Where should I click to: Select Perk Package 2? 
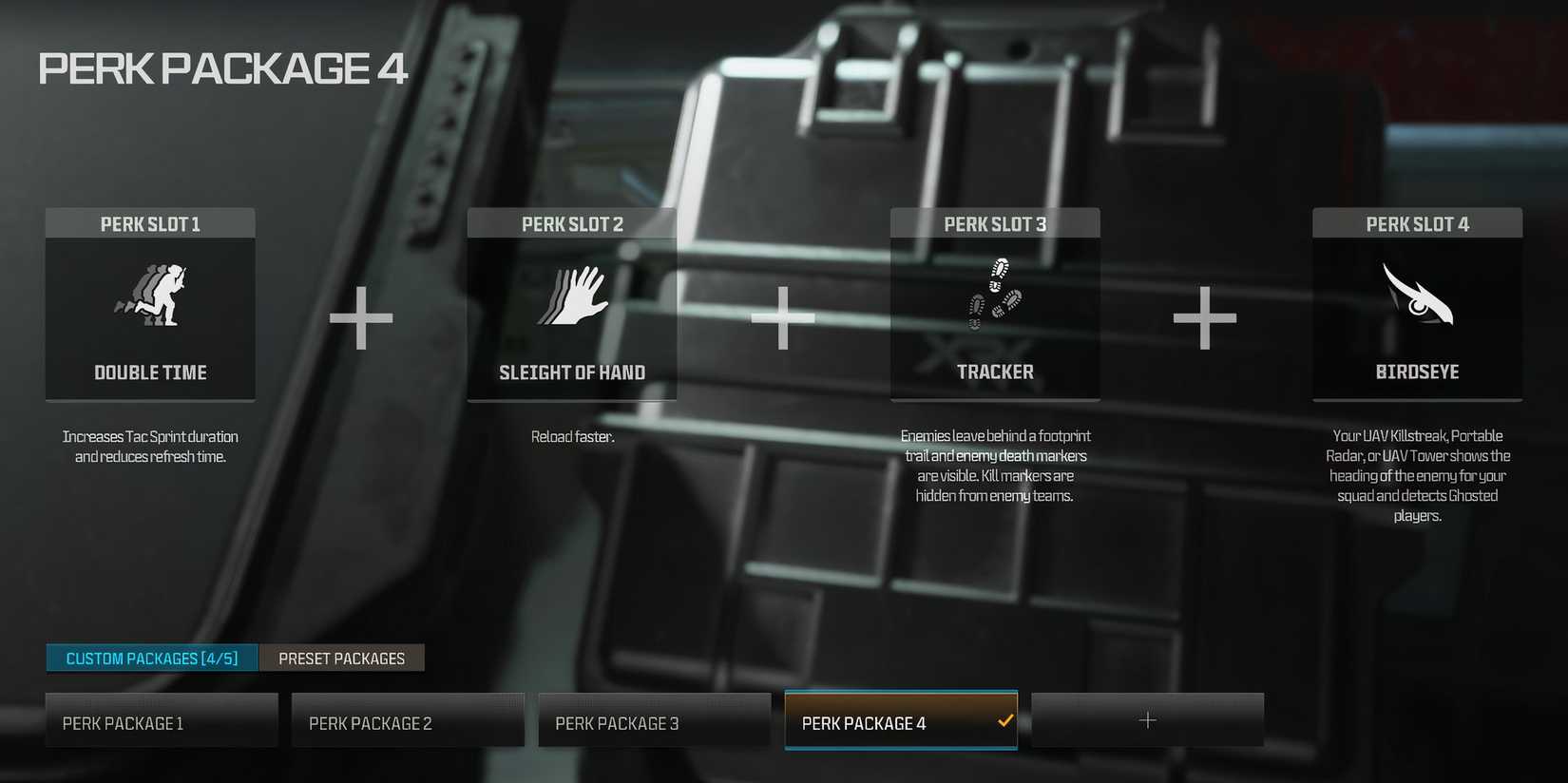408,721
